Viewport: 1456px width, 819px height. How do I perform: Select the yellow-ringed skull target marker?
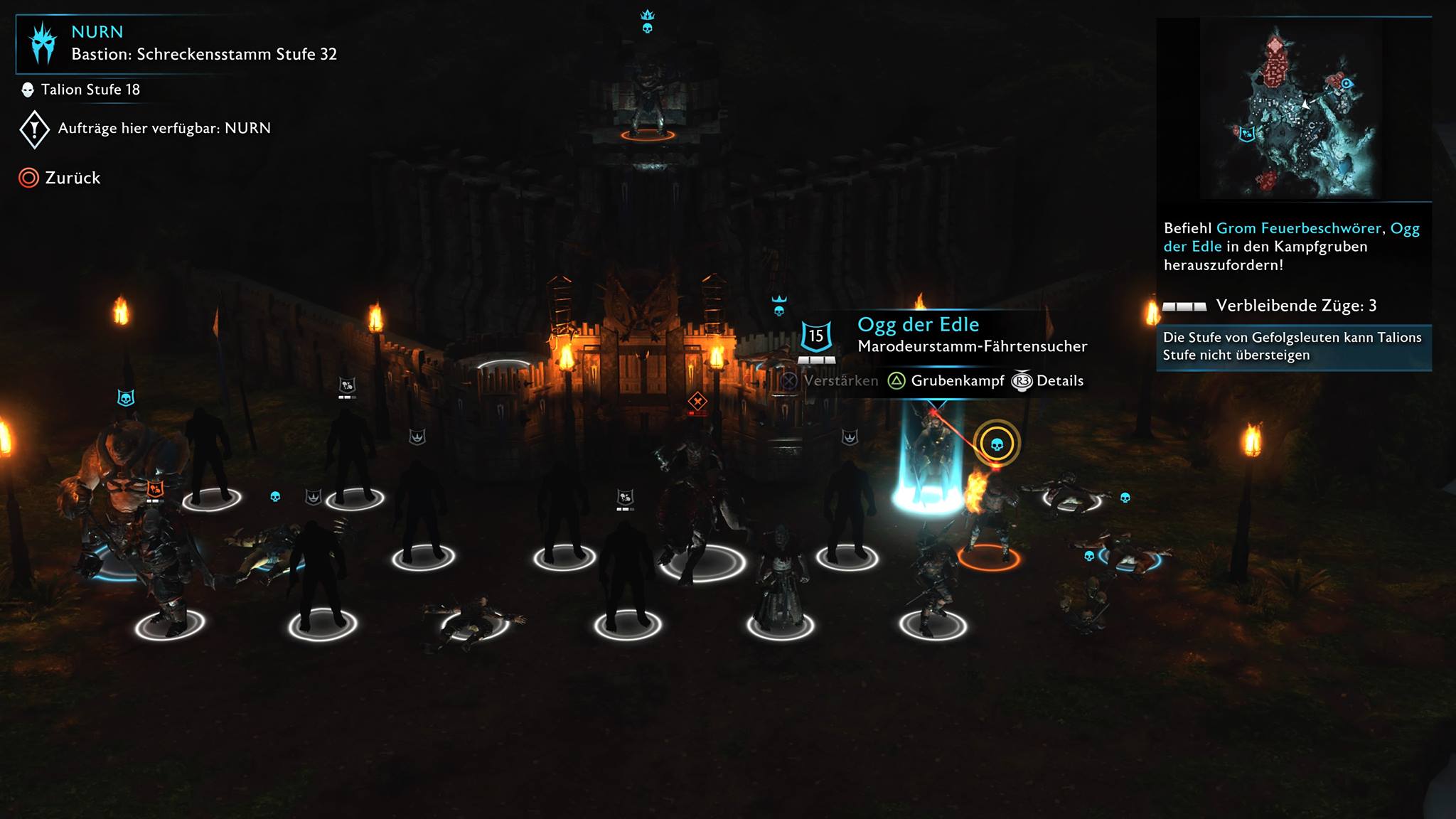(x=997, y=444)
